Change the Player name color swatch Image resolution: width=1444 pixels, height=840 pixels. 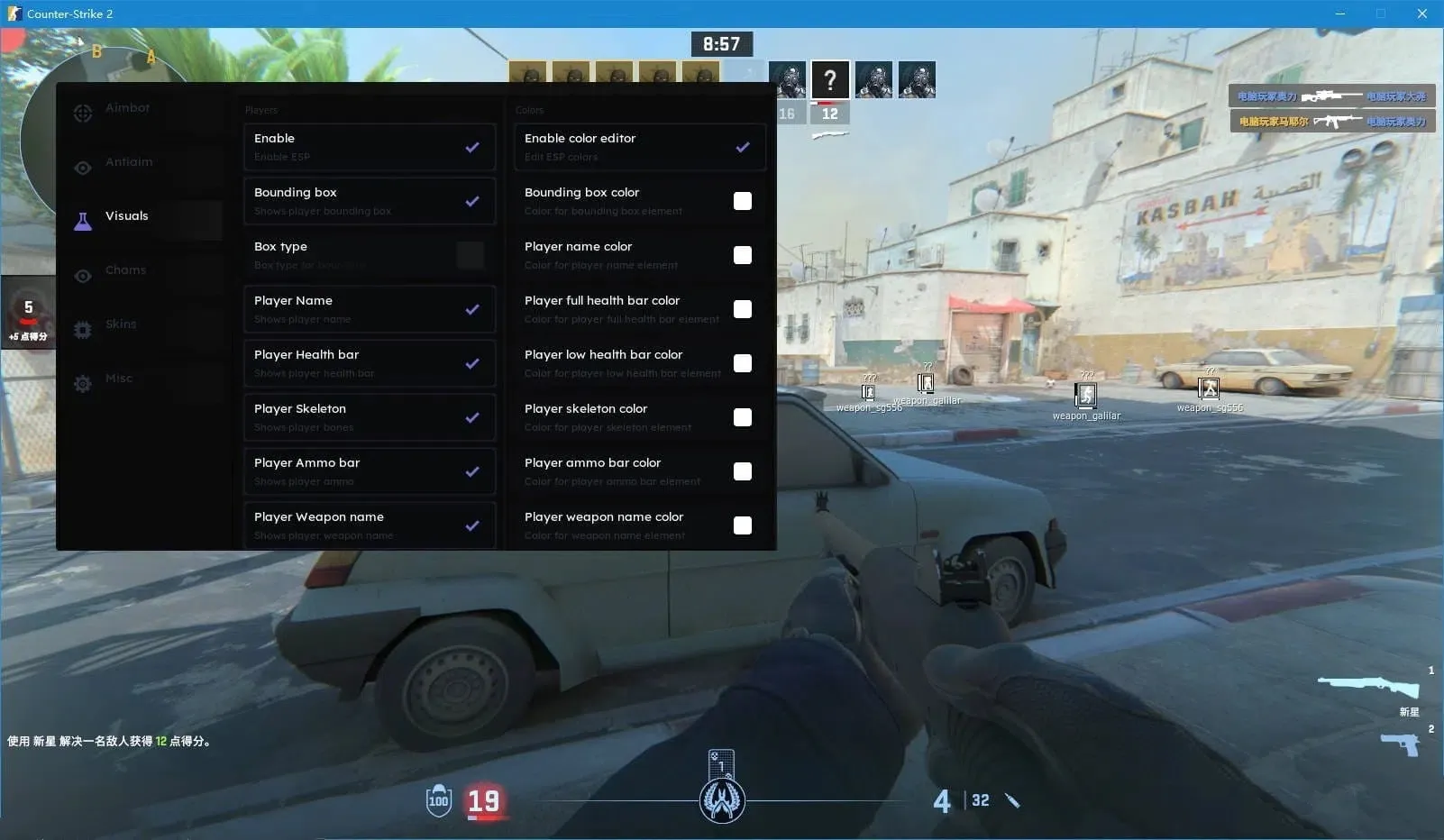pyautogui.click(x=743, y=255)
